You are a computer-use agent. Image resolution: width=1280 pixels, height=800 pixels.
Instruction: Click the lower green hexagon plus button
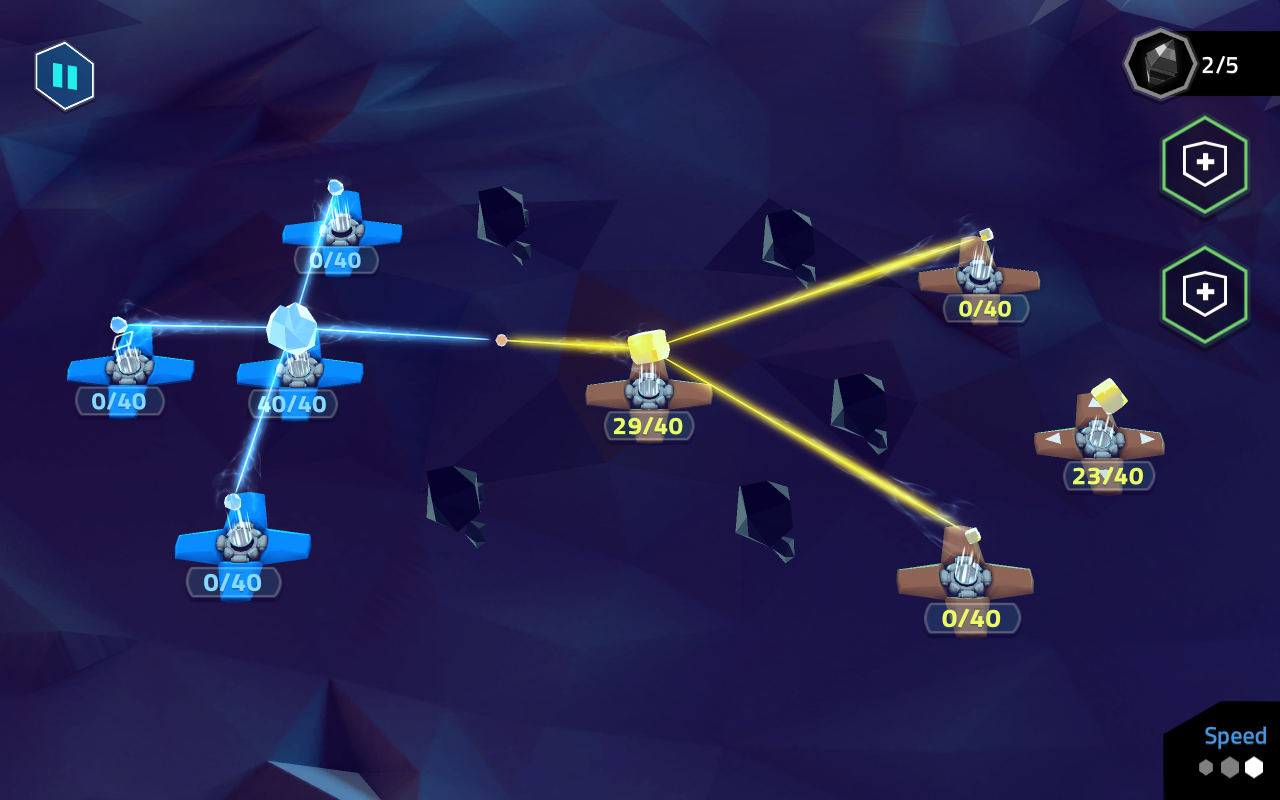point(1205,290)
